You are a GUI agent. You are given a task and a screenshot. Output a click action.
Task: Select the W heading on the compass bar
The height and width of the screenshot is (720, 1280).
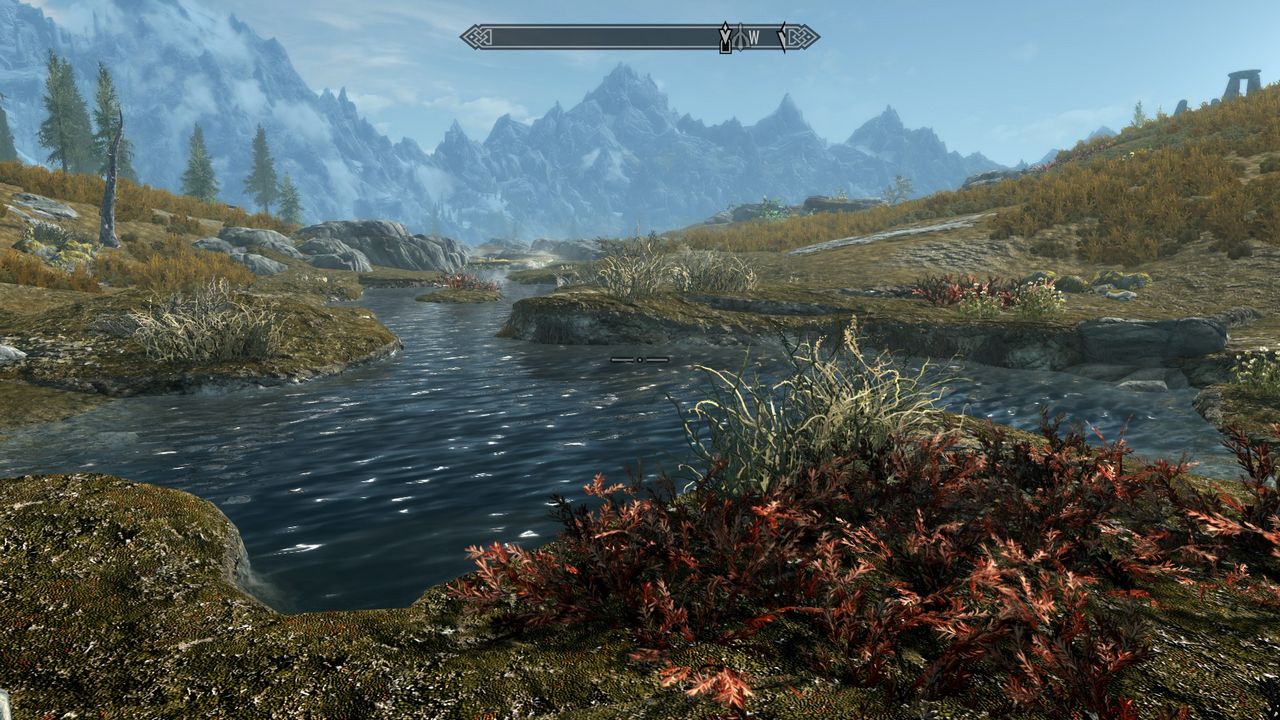(x=754, y=38)
